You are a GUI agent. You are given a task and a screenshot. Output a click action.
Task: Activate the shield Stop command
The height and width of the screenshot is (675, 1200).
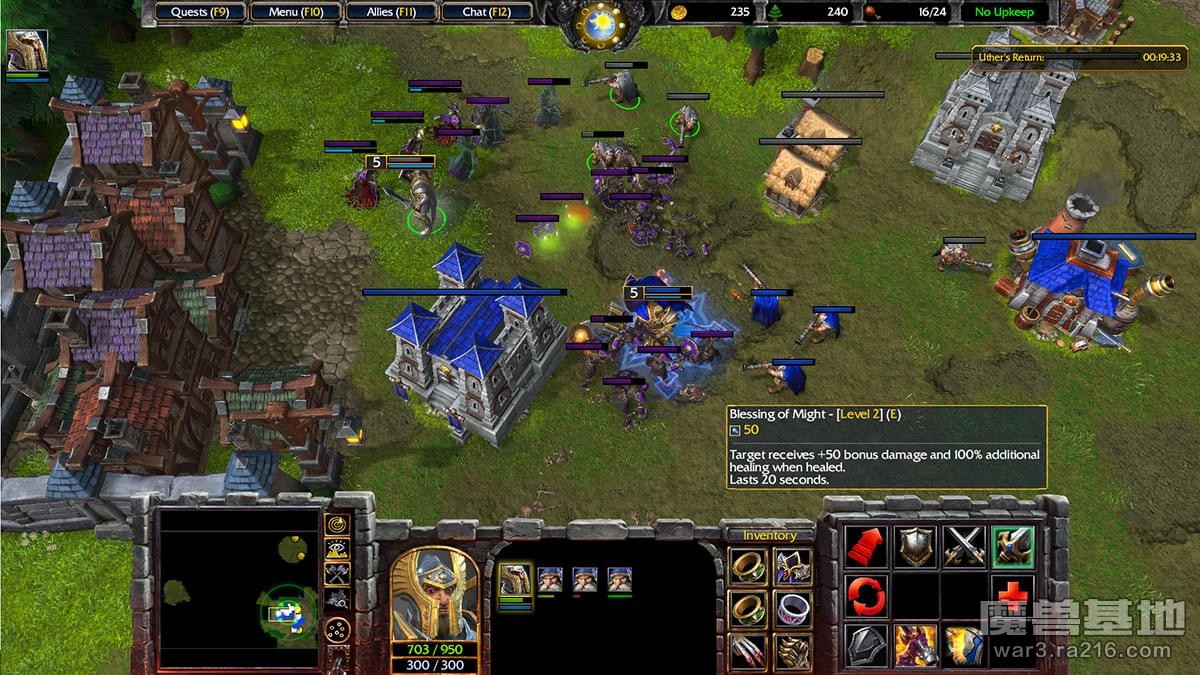(915, 547)
